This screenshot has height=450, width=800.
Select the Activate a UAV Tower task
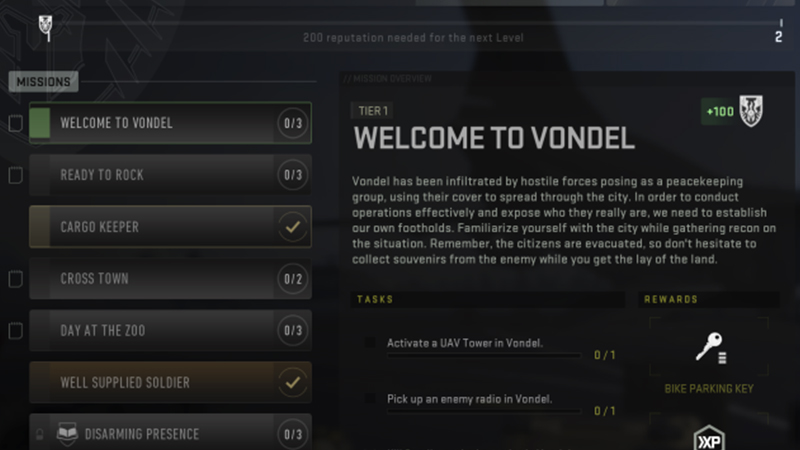point(464,344)
